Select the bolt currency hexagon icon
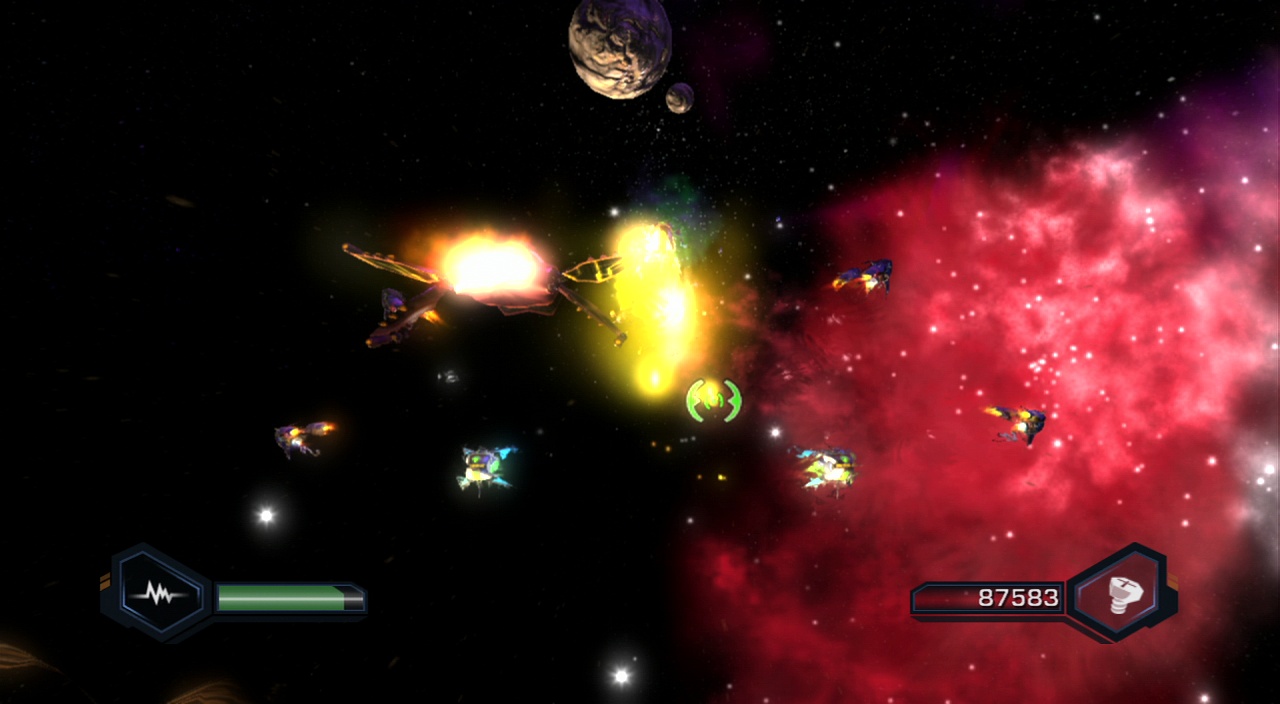Viewport: 1280px width, 704px height. click(1119, 595)
